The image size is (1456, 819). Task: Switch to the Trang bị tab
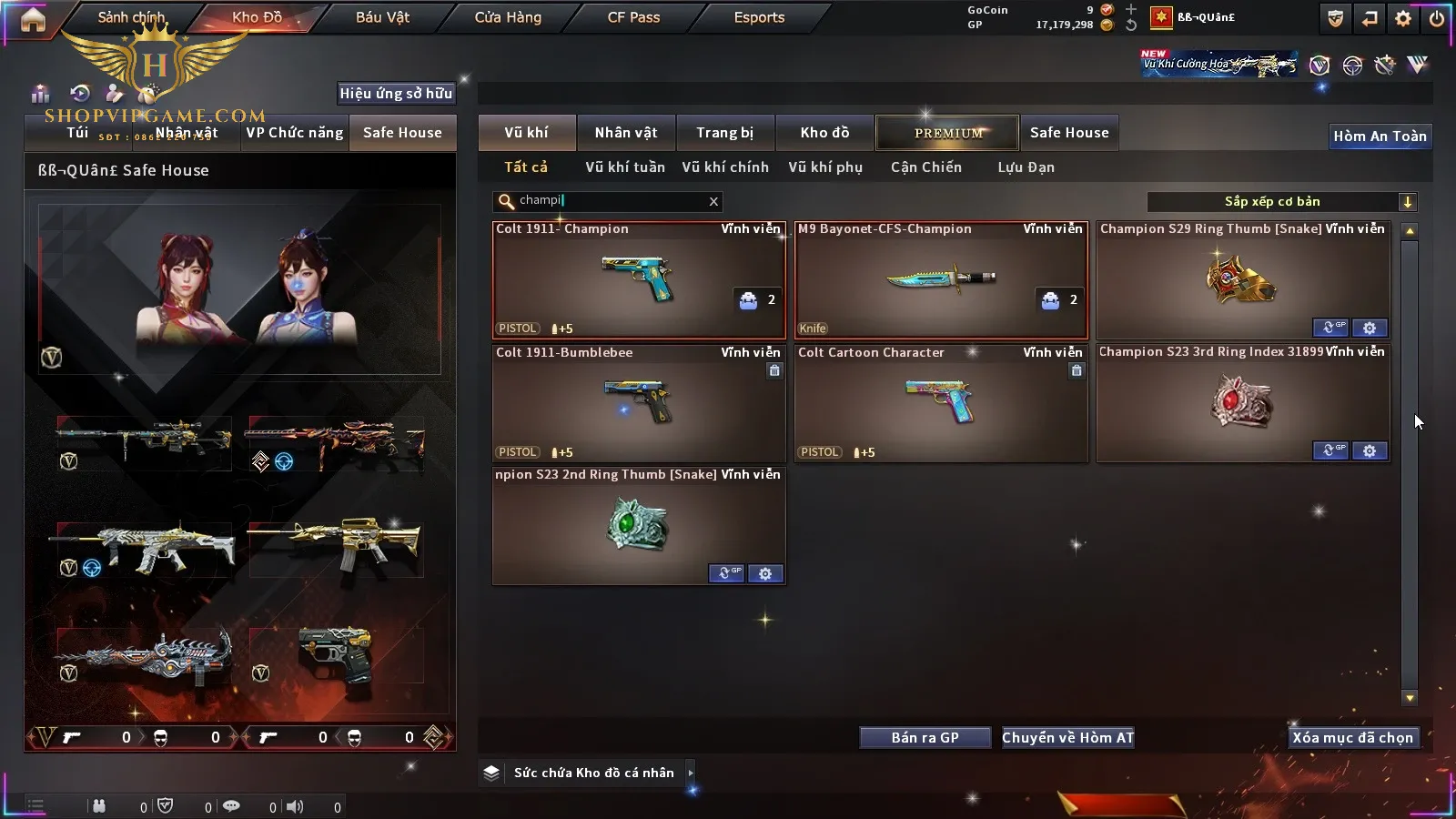[x=725, y=133]
